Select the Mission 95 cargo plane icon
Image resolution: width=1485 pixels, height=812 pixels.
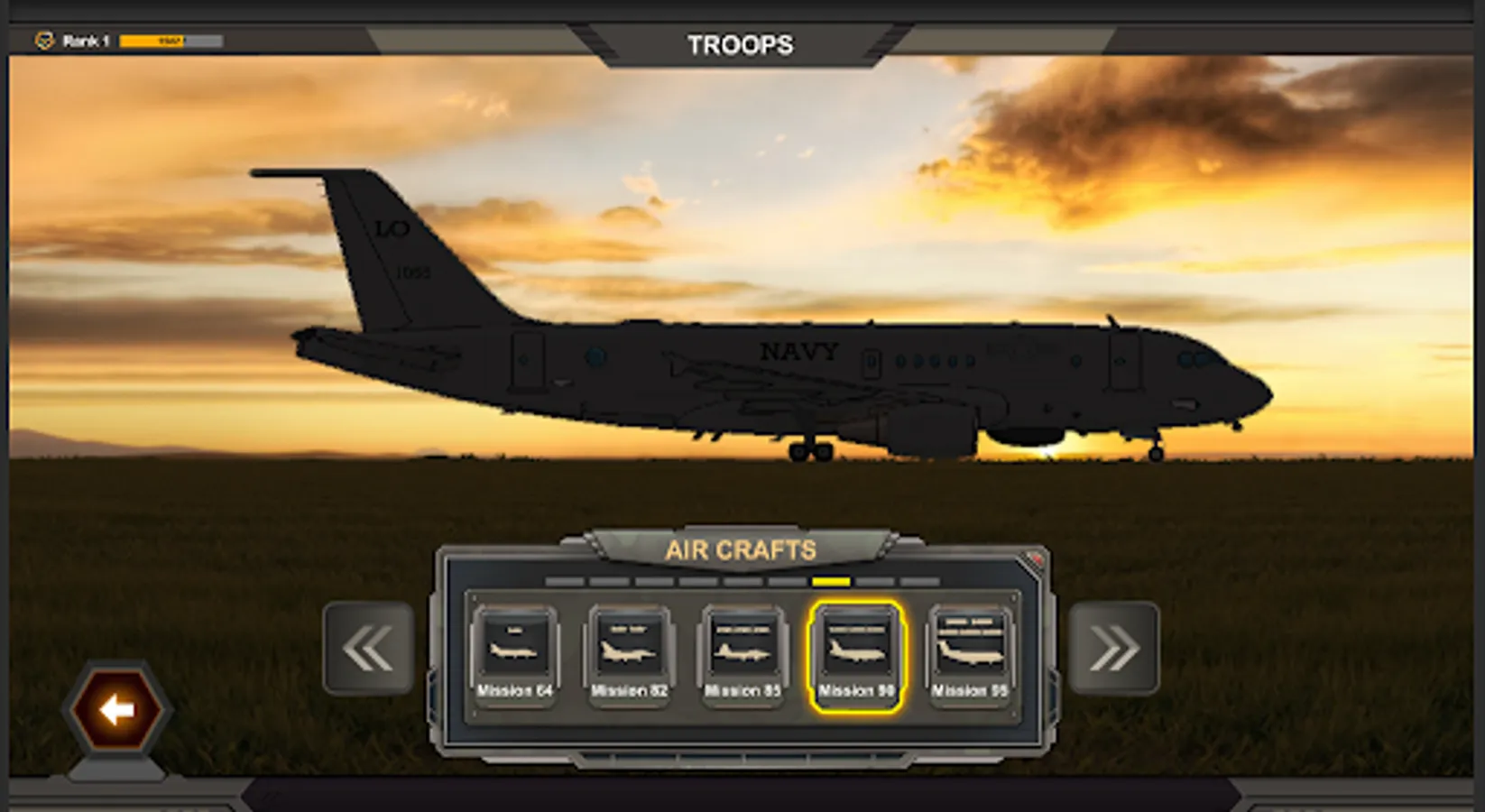click(x=969, y=645)
